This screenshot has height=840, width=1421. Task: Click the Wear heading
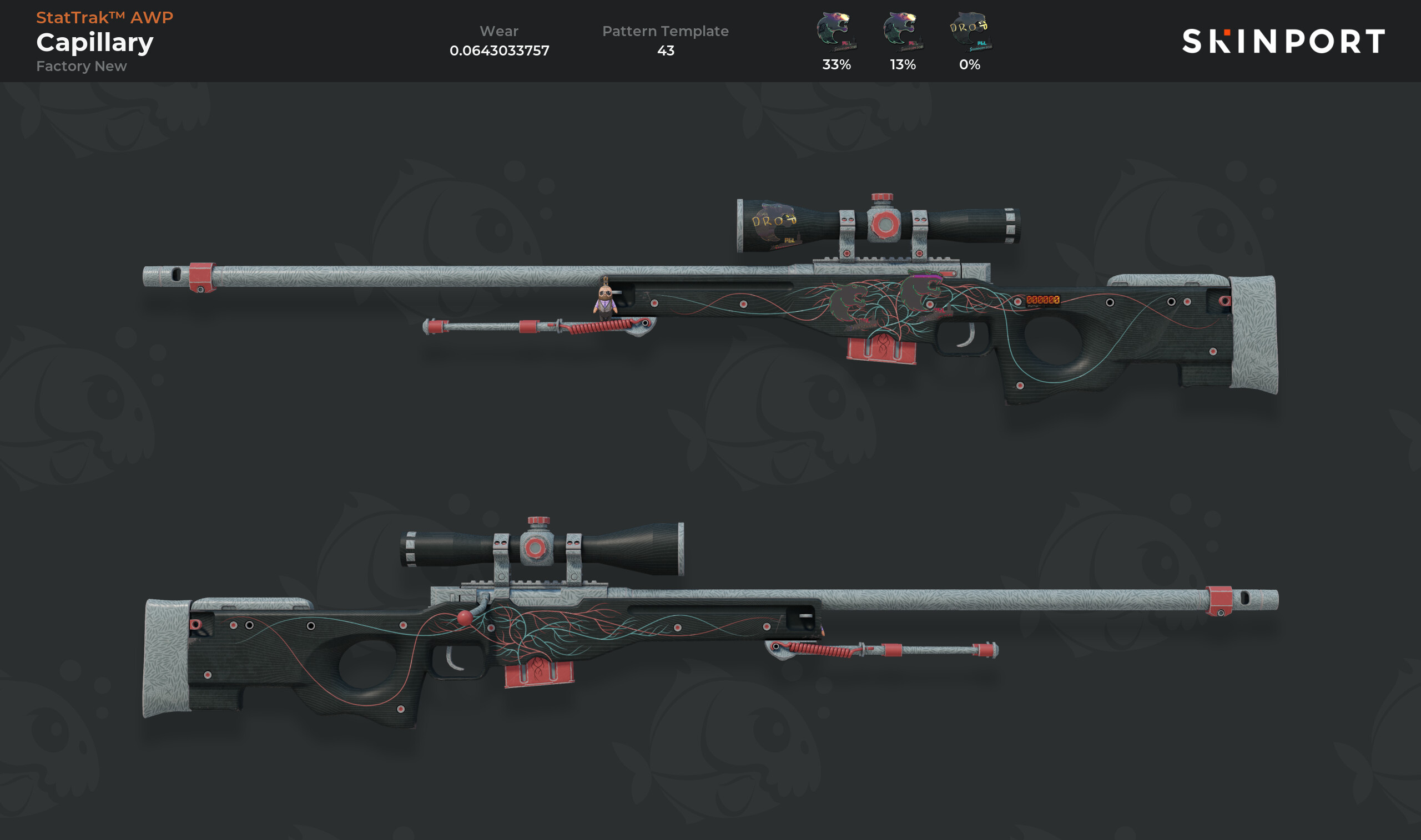(499, 31)
